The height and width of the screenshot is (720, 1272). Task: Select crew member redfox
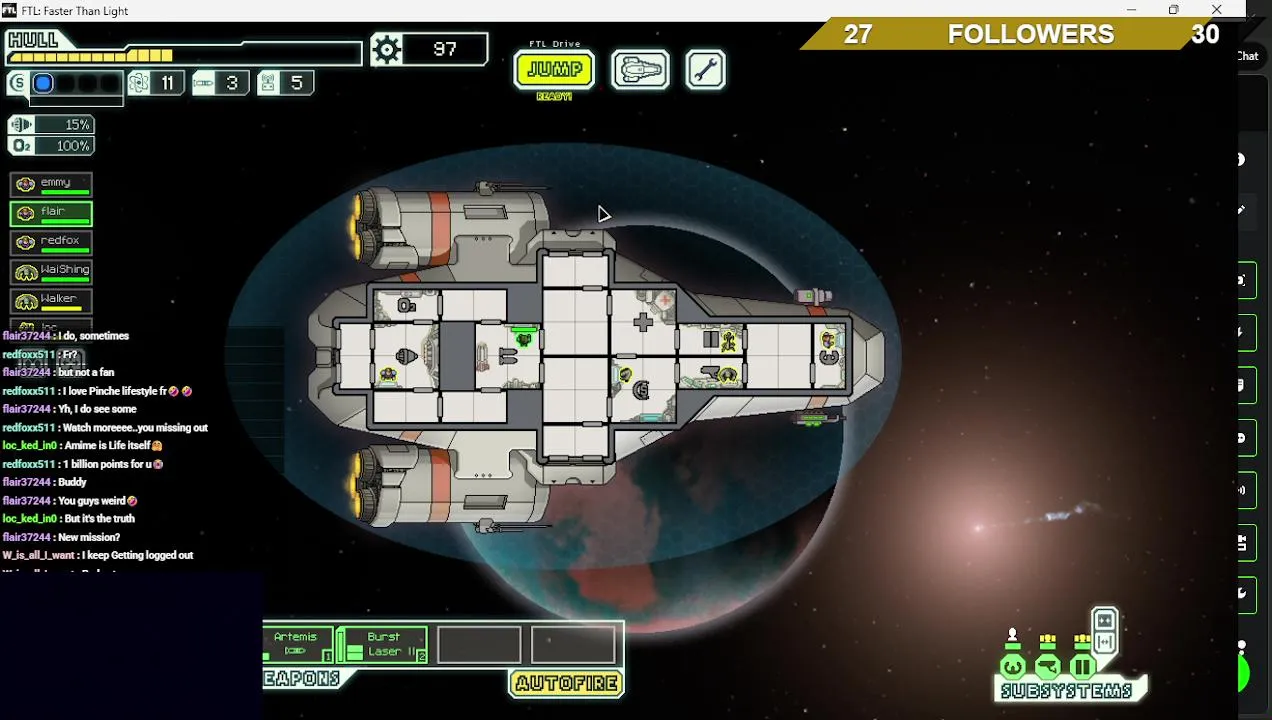(x=51, y=242)
